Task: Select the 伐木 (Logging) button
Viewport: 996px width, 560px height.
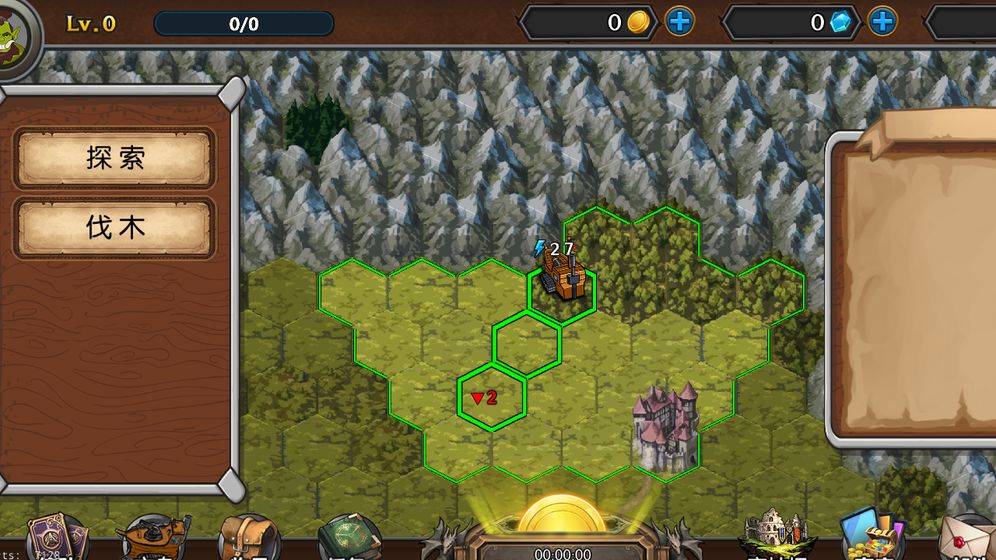Action: click(115, 228)
